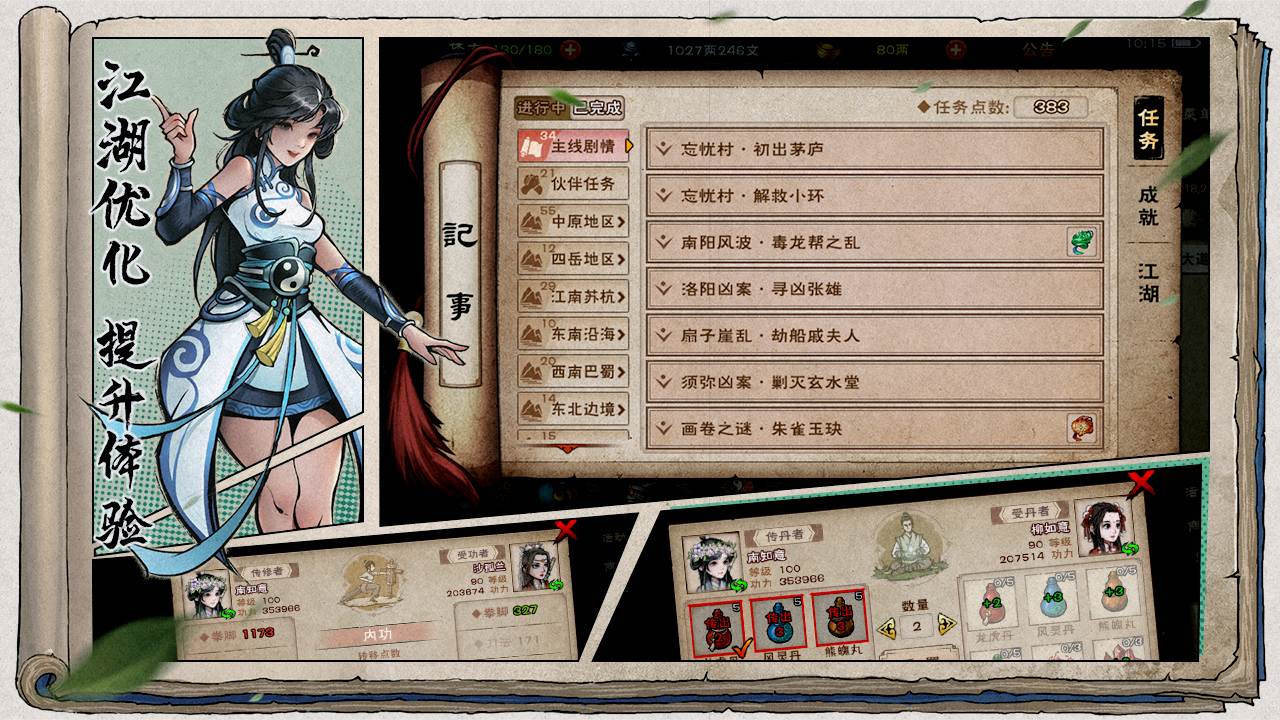Click 南如意's portrait in the pill transfer panel
Viewport: 1280px width, 720px height.
pos(710,560)
